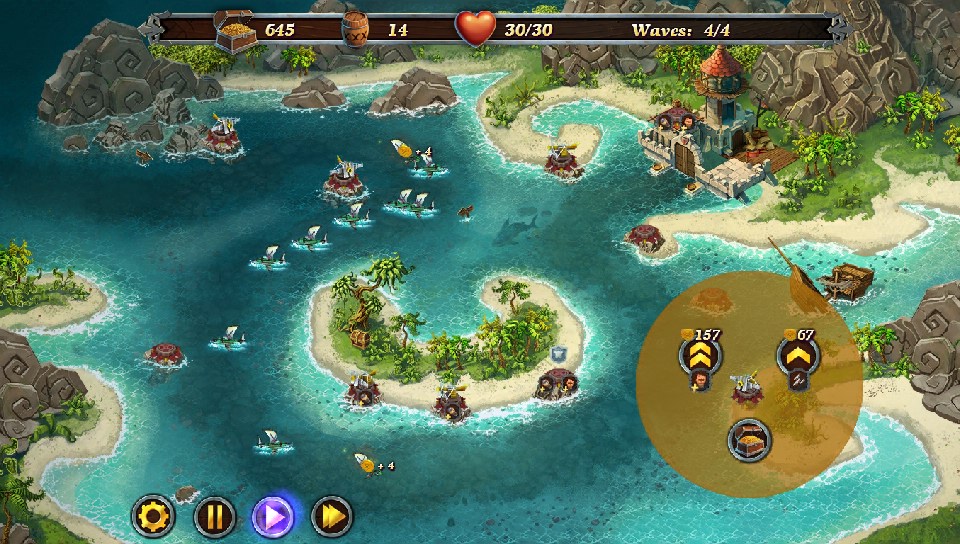Sell tower with treasure chest button
The image size is (960, 544).
749,438
